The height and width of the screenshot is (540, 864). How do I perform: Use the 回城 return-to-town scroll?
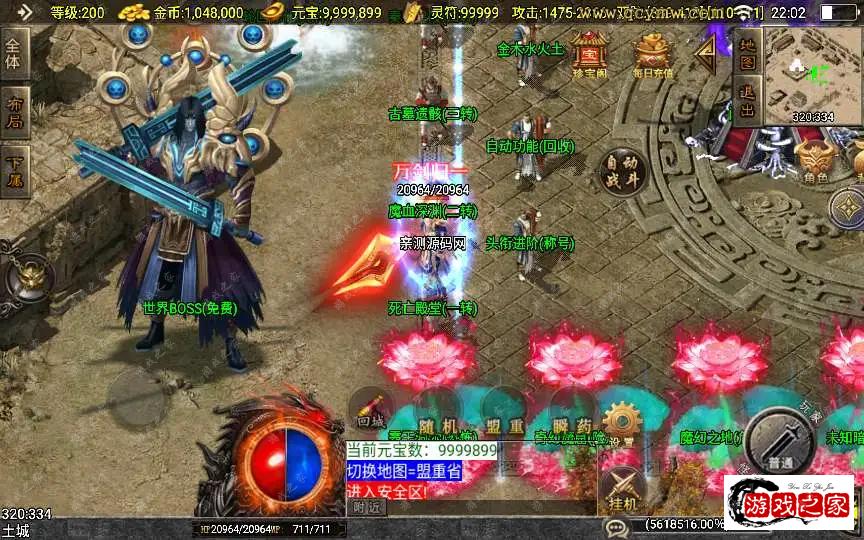(x=371, y=410)
